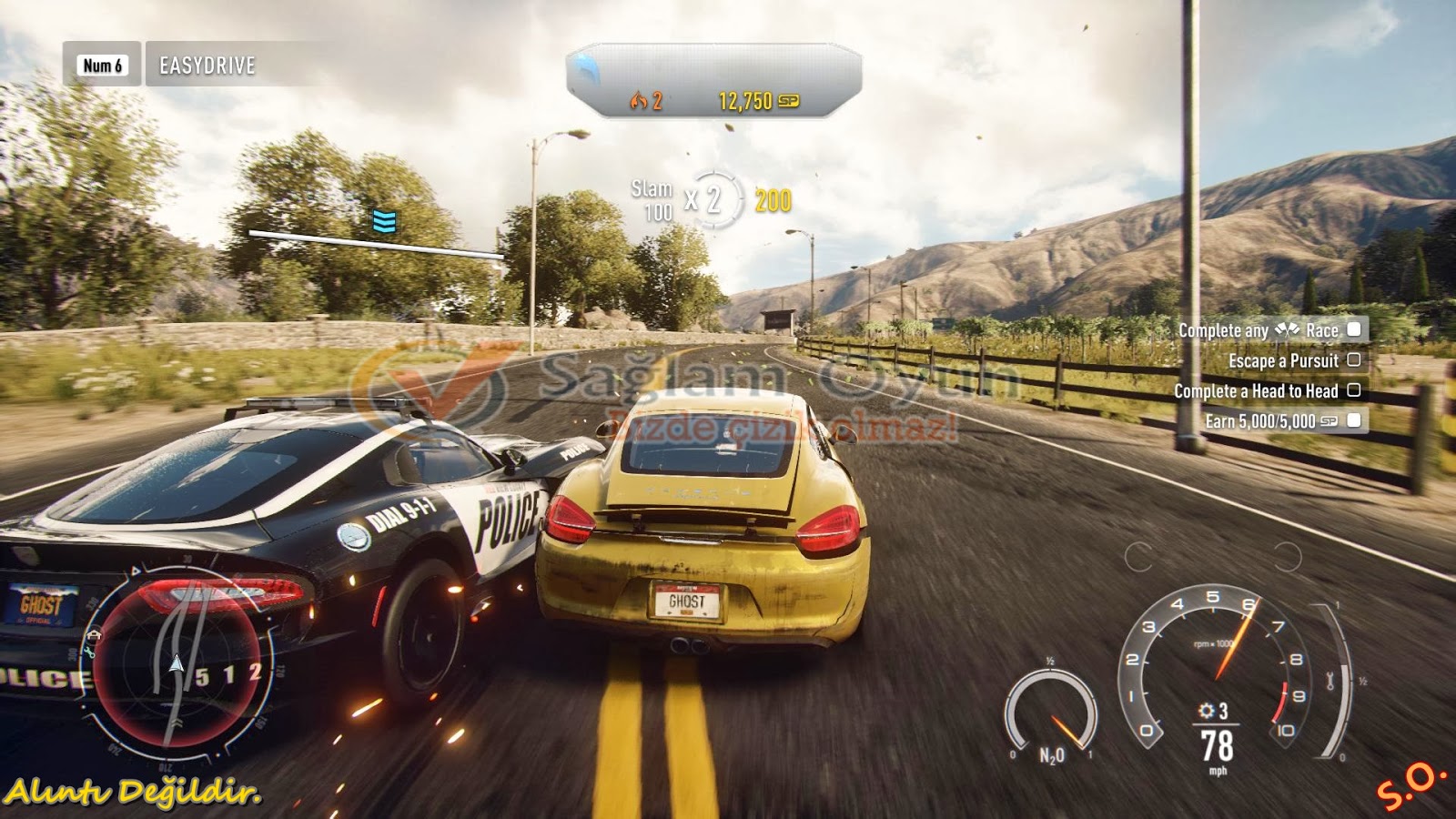Check the Complete any Race checkbox
This screenshot has width=1456, height=819.
1354,331
